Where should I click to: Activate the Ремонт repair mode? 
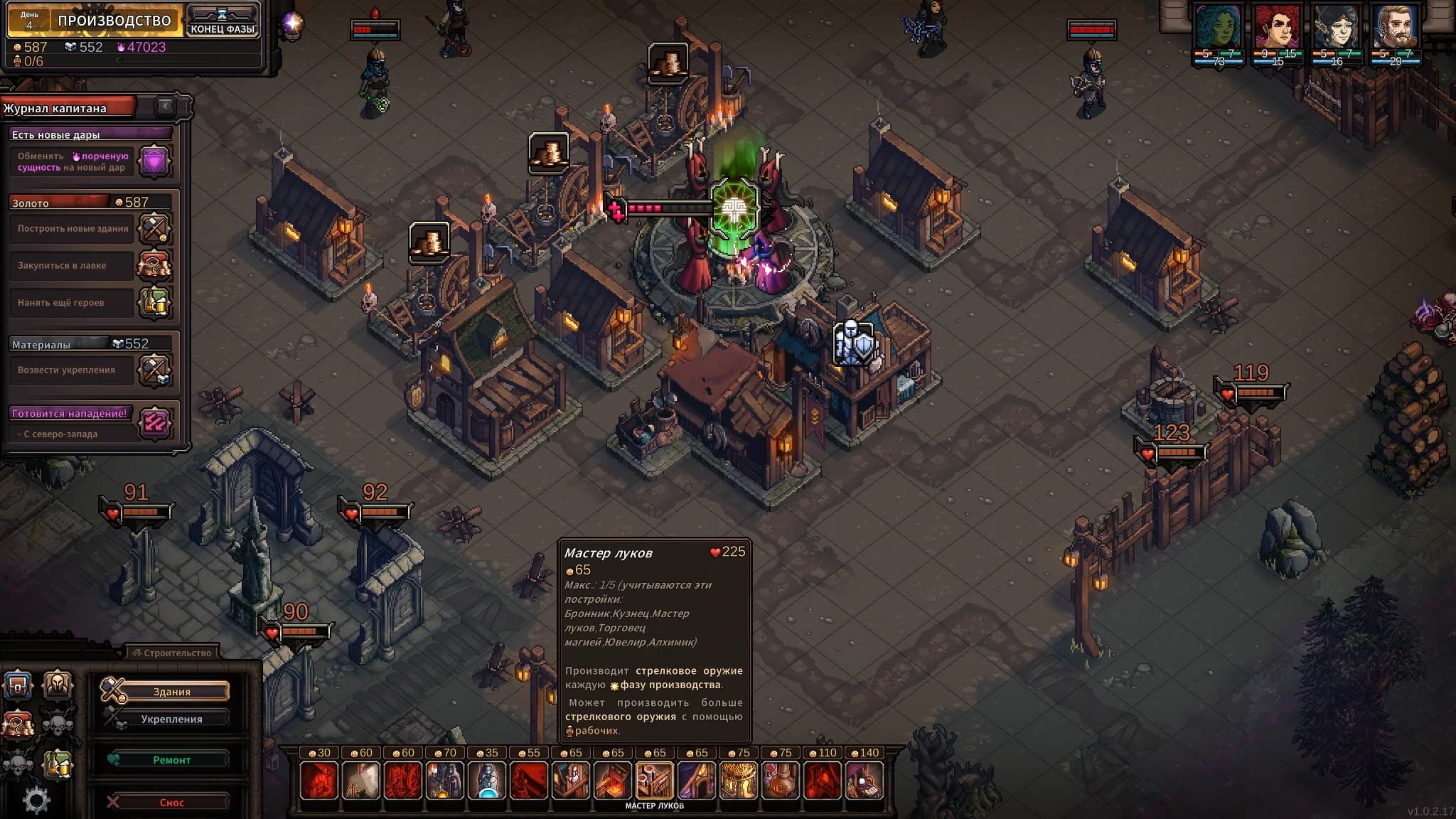point(171,760)
